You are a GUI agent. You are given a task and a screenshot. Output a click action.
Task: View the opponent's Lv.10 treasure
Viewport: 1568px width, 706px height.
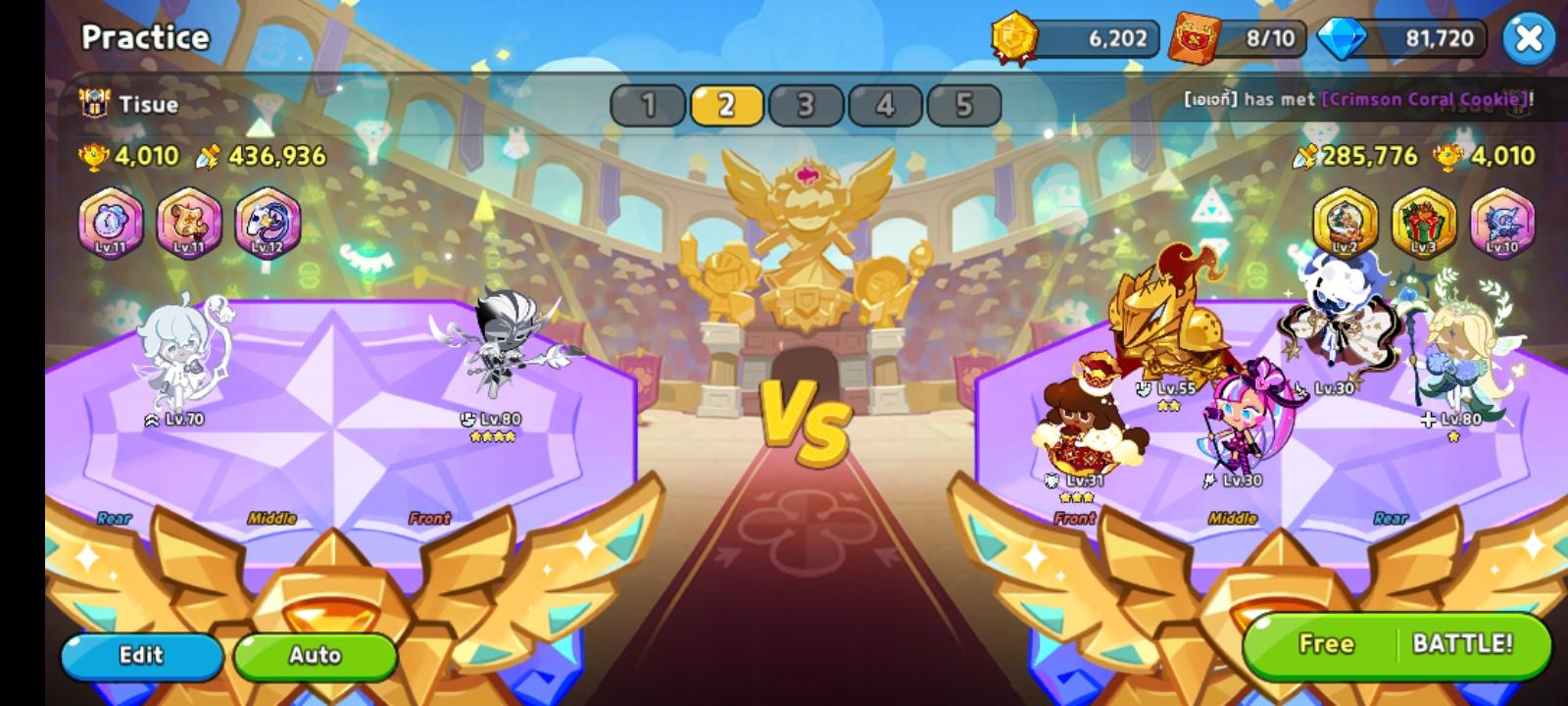1500,224
